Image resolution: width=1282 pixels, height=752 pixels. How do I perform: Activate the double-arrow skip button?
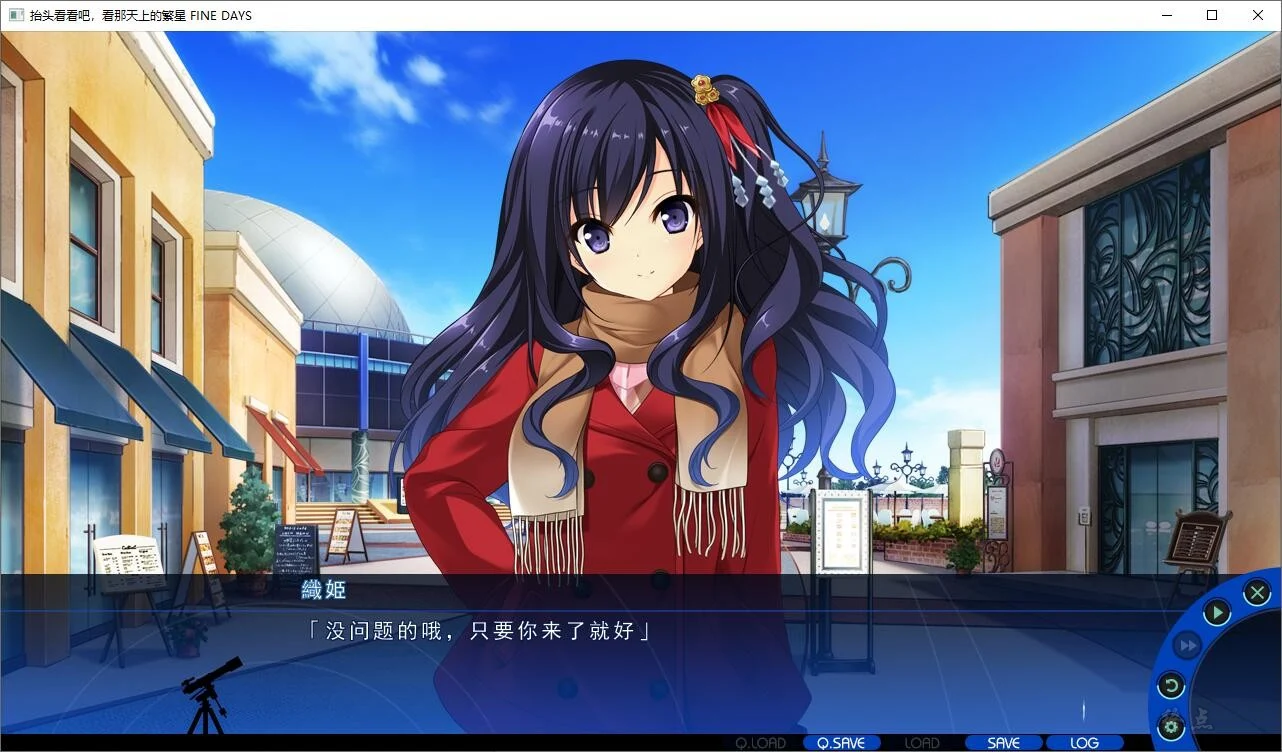pos(1186,646)
